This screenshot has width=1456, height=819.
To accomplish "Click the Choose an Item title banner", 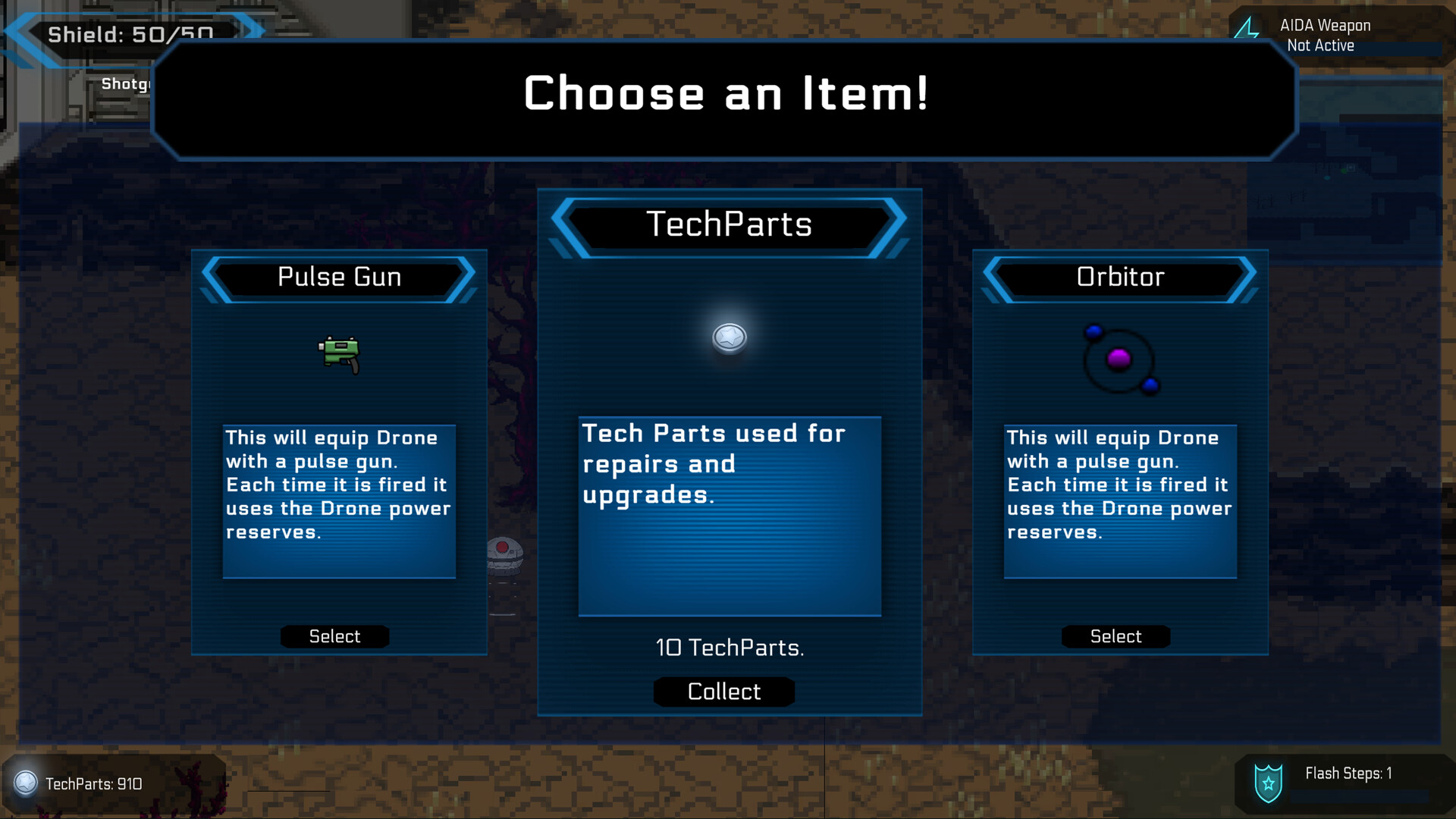I will (726, 95).
